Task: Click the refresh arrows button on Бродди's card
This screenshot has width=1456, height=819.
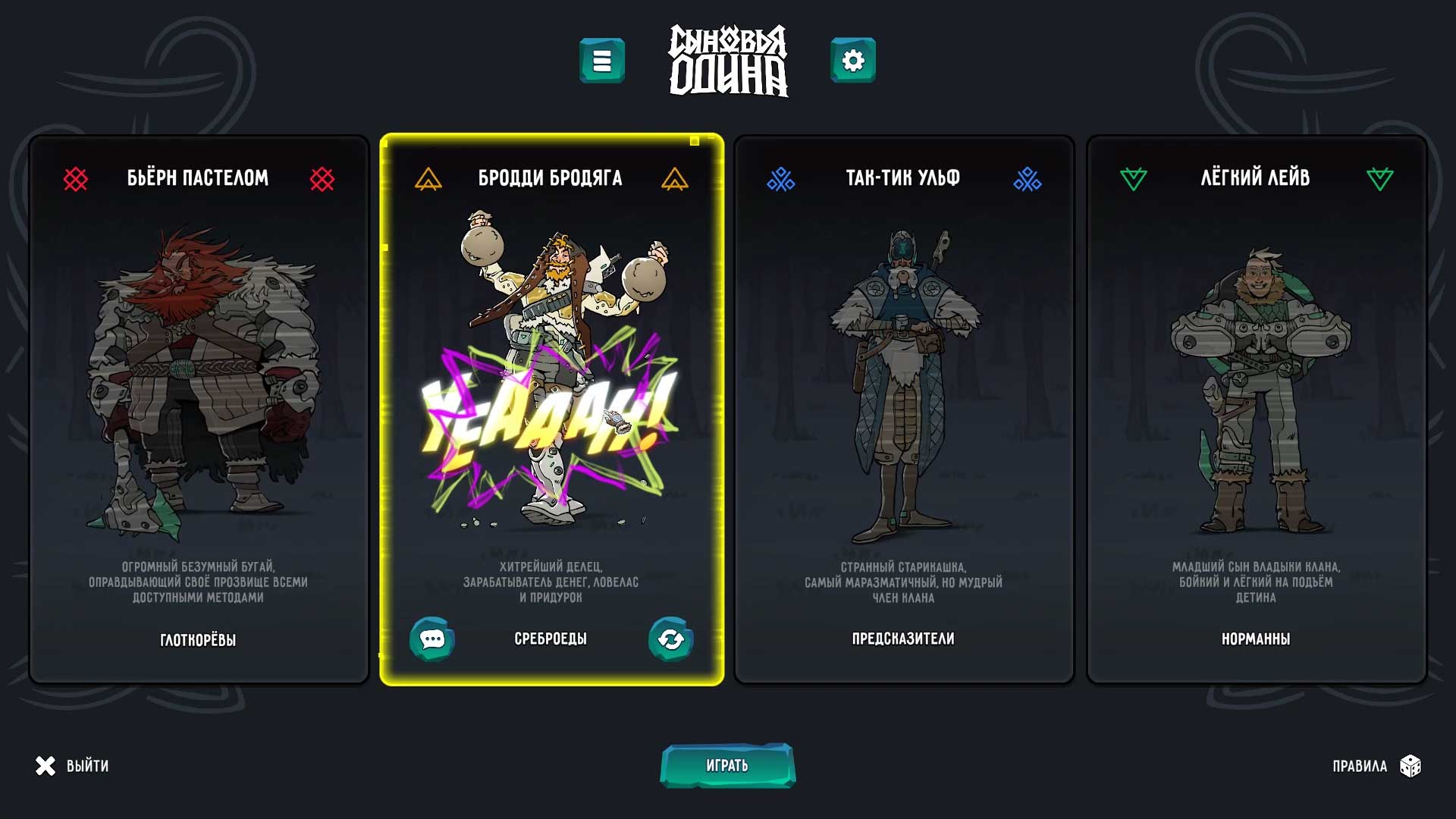Action: [x=670, y=639]
